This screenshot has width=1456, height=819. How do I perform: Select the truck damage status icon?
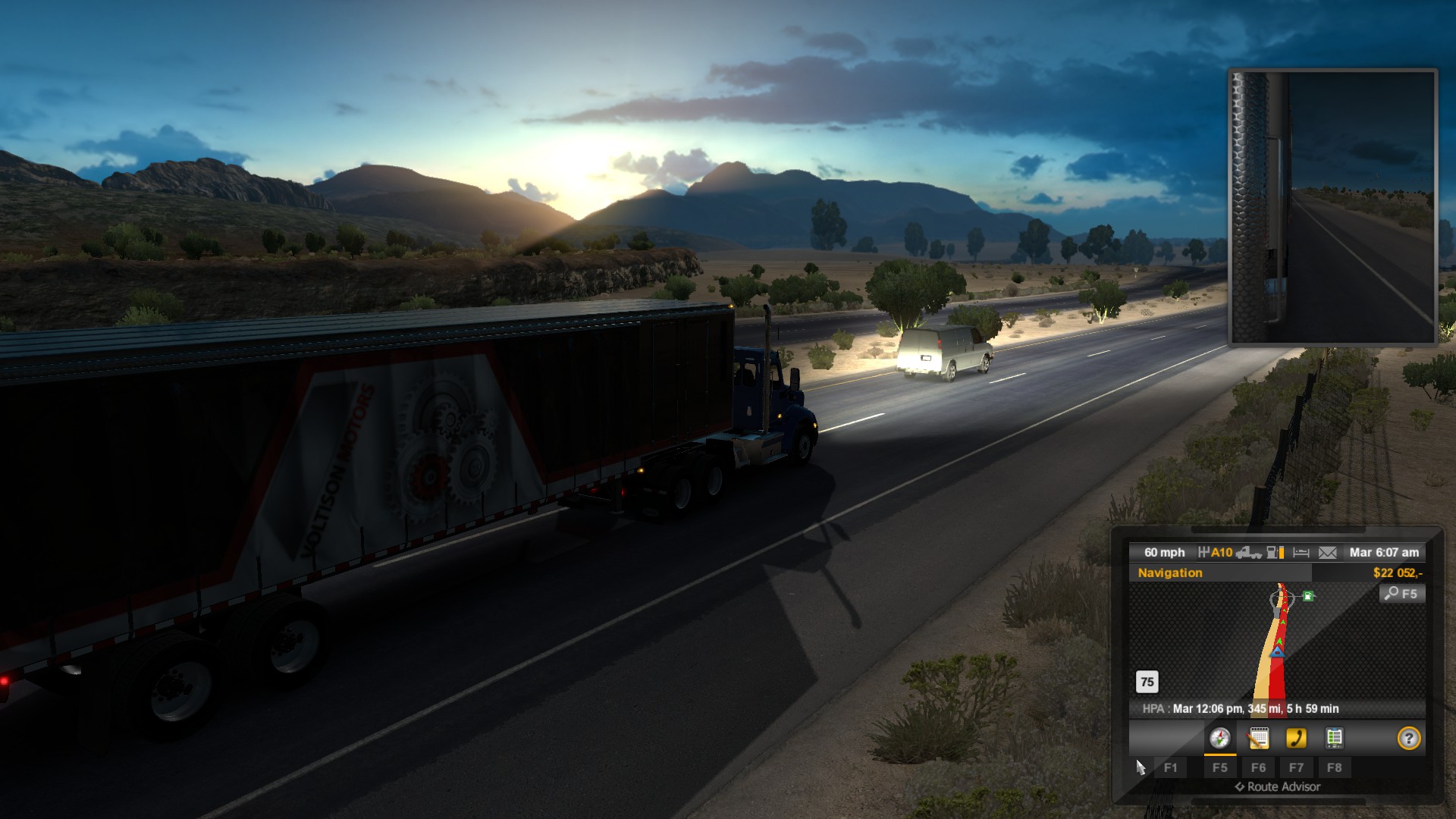pyautogui.click(x=1248, y=553)
